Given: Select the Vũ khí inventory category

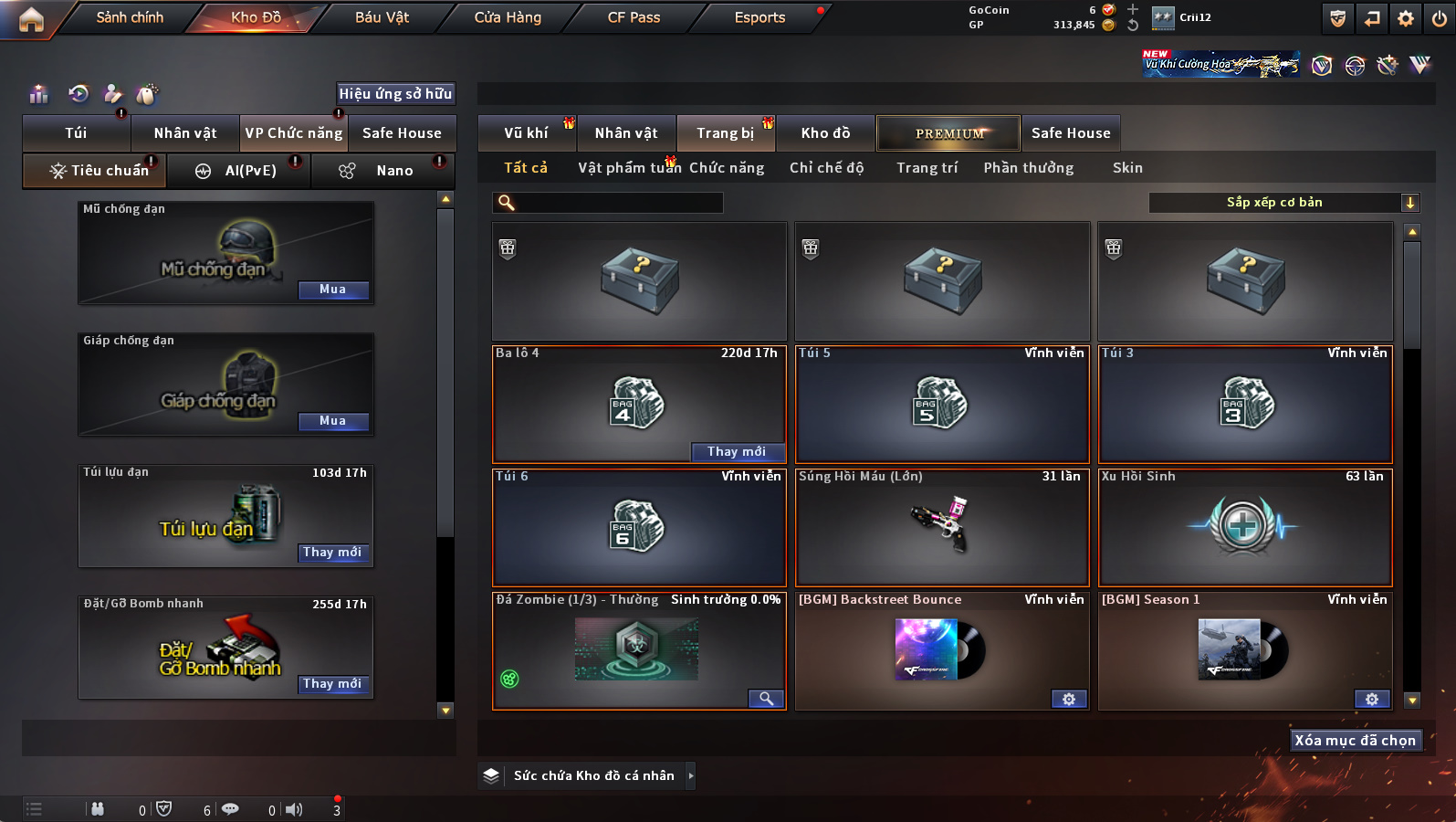Looking at the screenshot, I should coord(527,133).
